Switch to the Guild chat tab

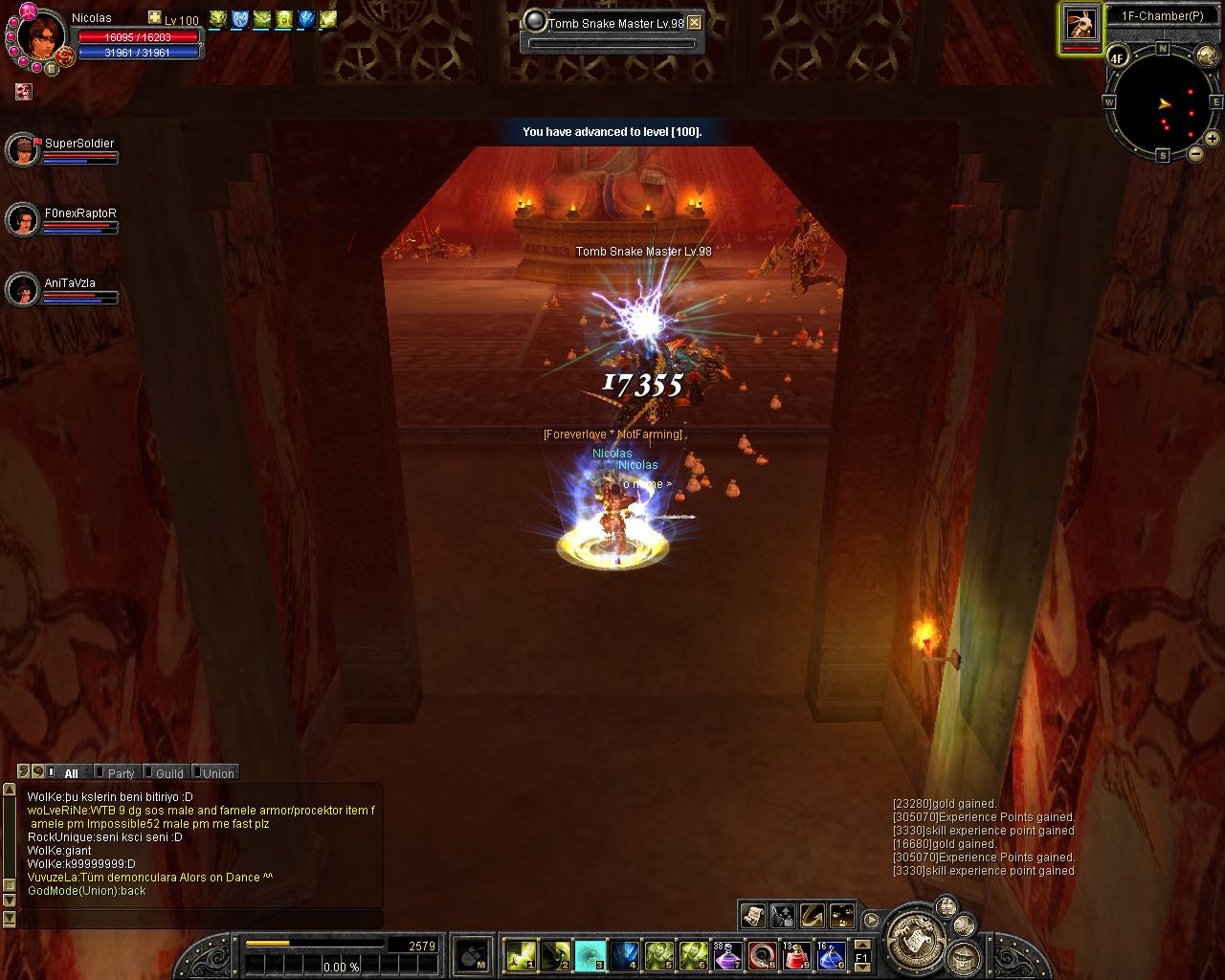[x=168, y=773]
